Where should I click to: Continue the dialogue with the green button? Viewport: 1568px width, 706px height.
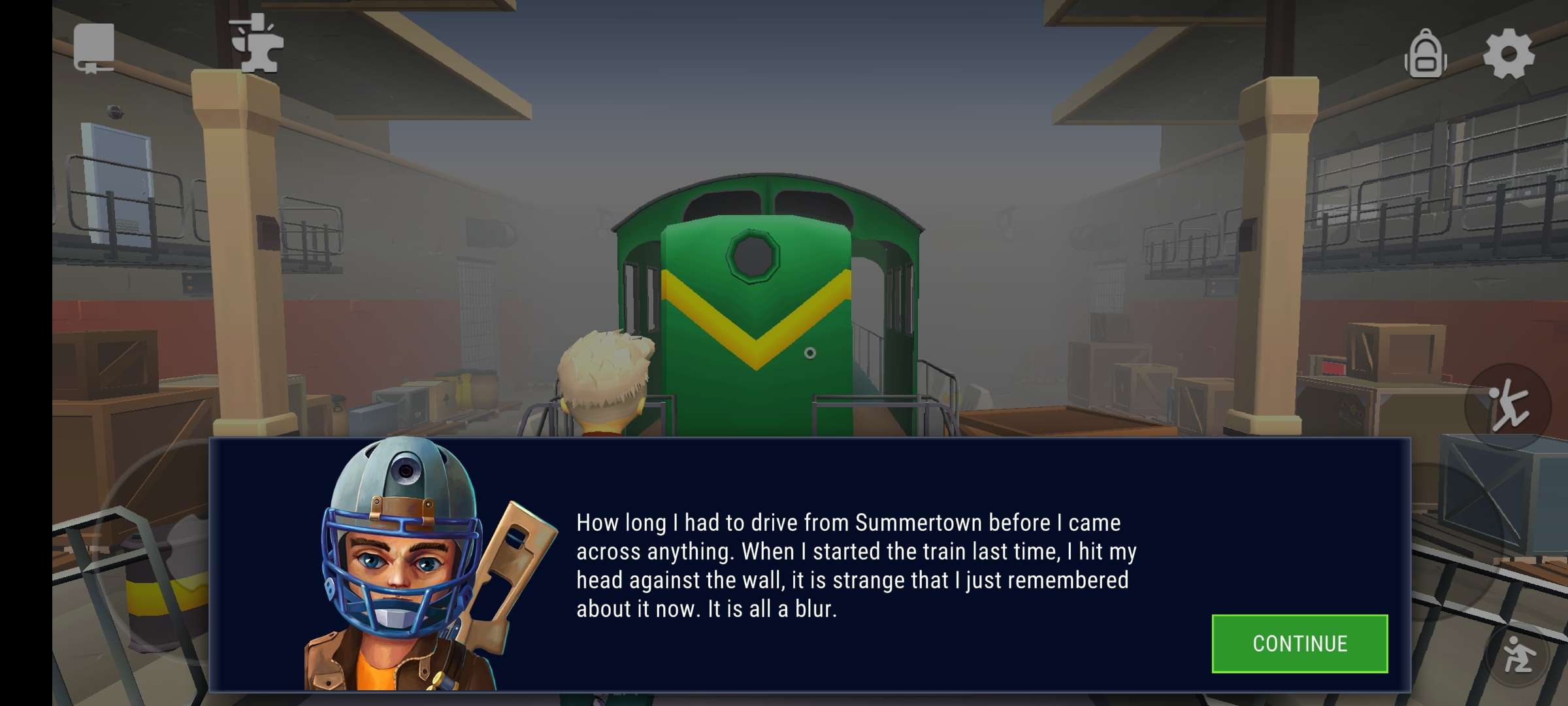pos(1299,644)
